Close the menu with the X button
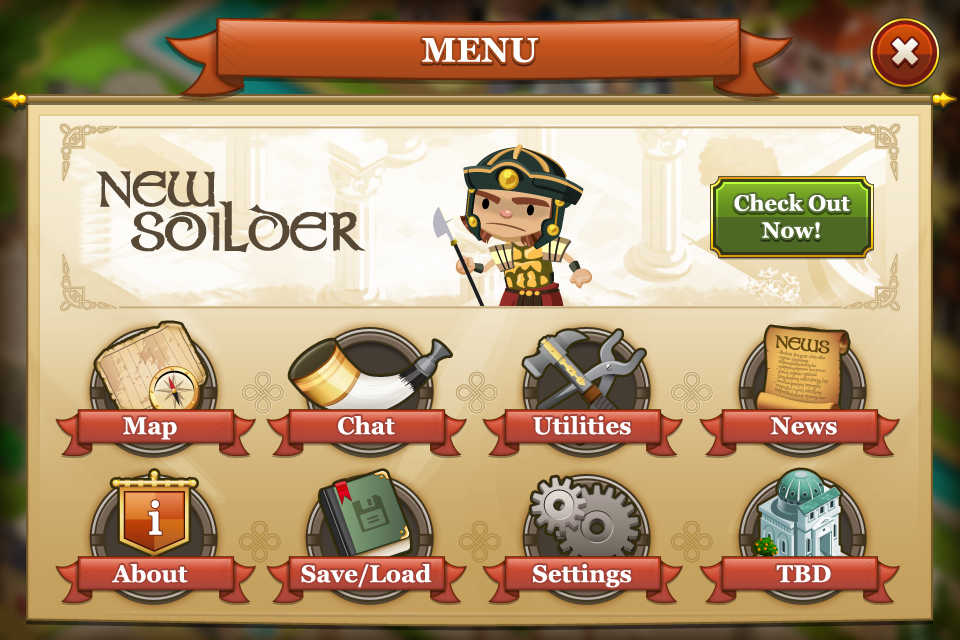960x640 pixels. [x=904, y=53]
